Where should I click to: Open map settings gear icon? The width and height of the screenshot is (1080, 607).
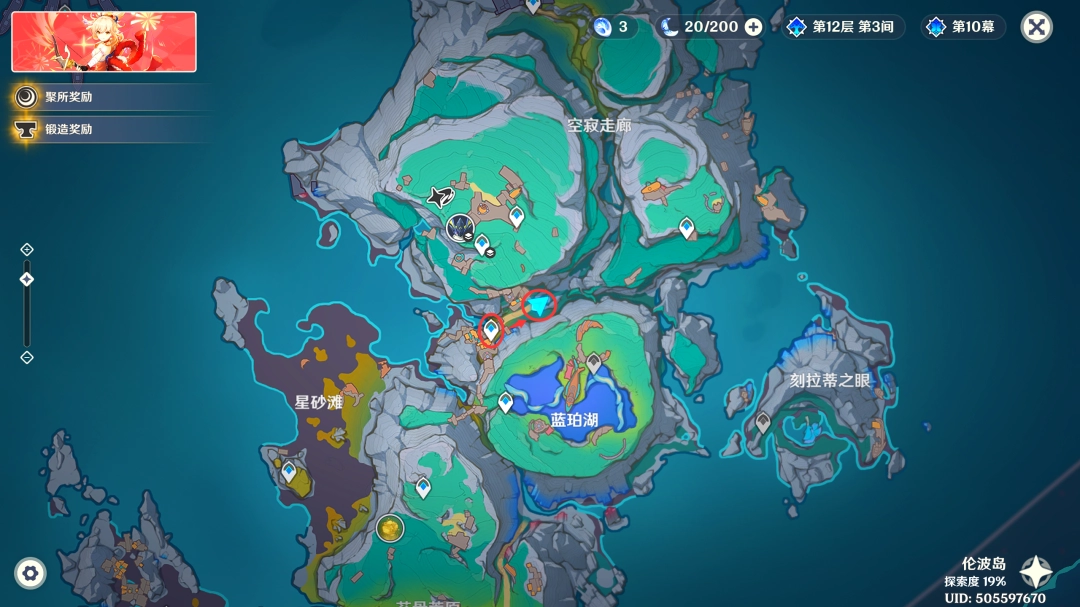click(x=30, y=573)
